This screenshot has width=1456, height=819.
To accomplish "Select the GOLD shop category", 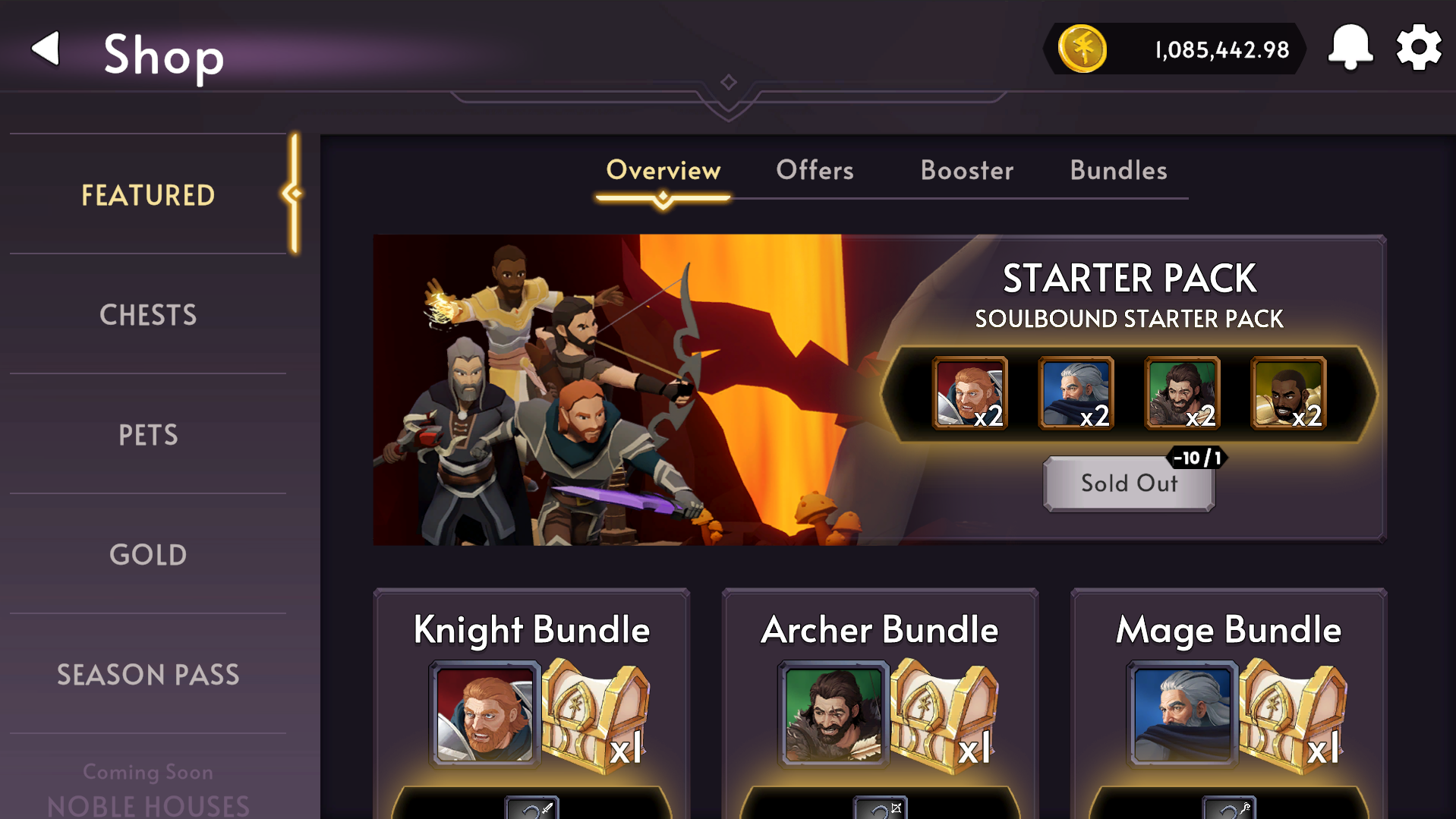I will [x=148, y=555].
